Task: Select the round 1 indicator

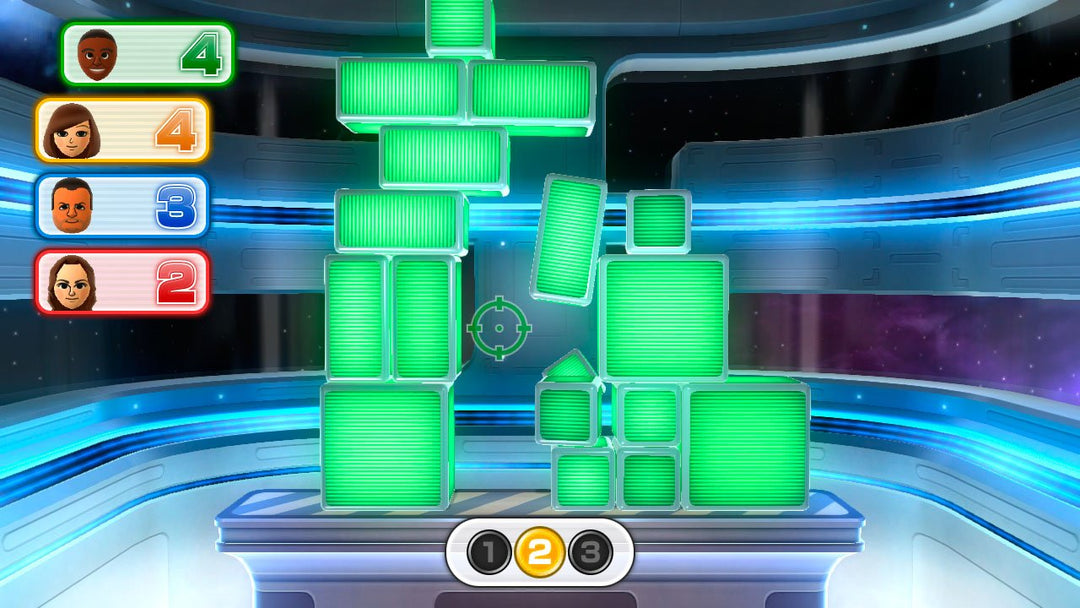Action: [x=488, y=551]
